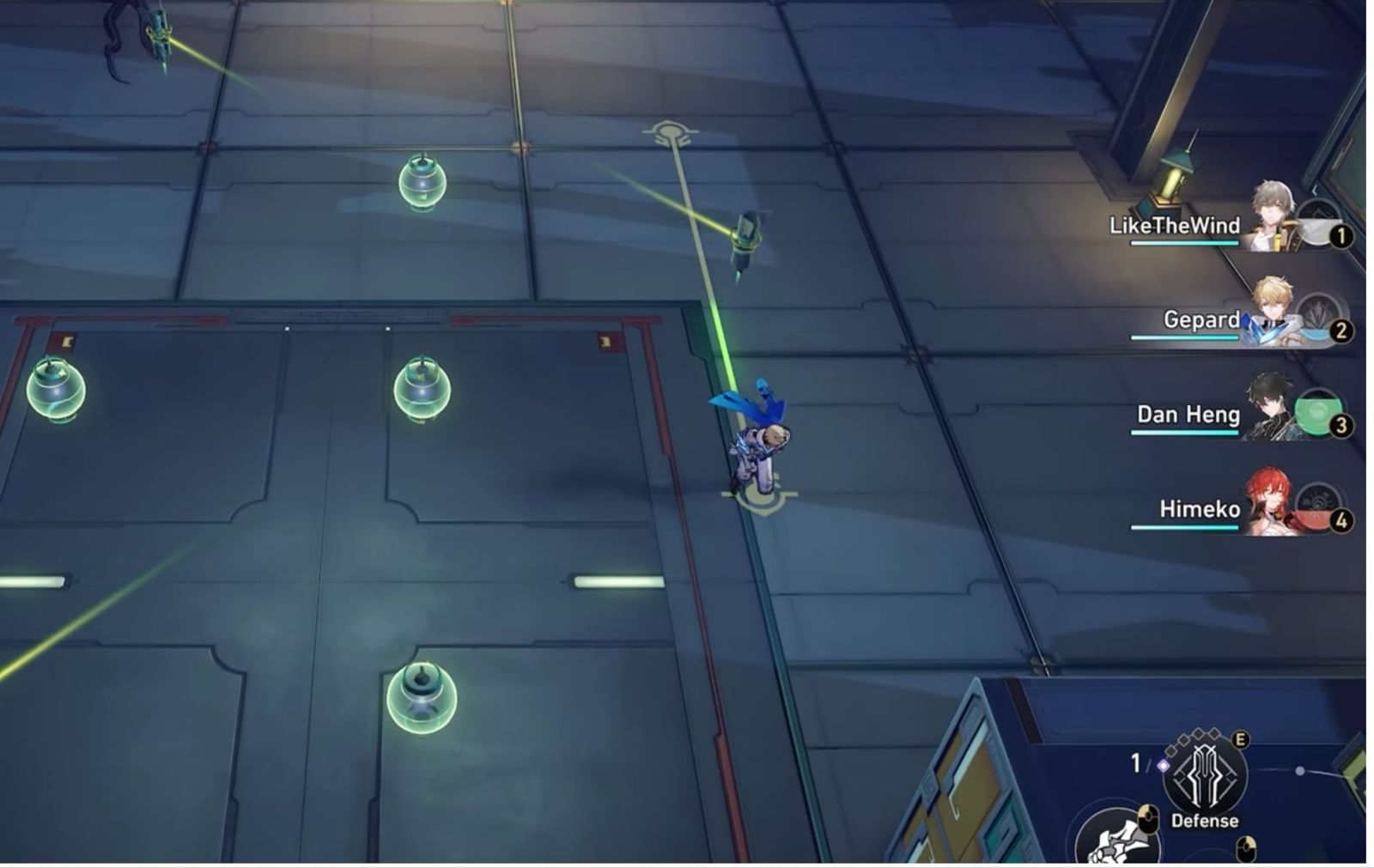This screenshot has width=1374, height=868.
Task: Click the number 3 badge beside Dan Heng
Action: tap(1341, 425)
